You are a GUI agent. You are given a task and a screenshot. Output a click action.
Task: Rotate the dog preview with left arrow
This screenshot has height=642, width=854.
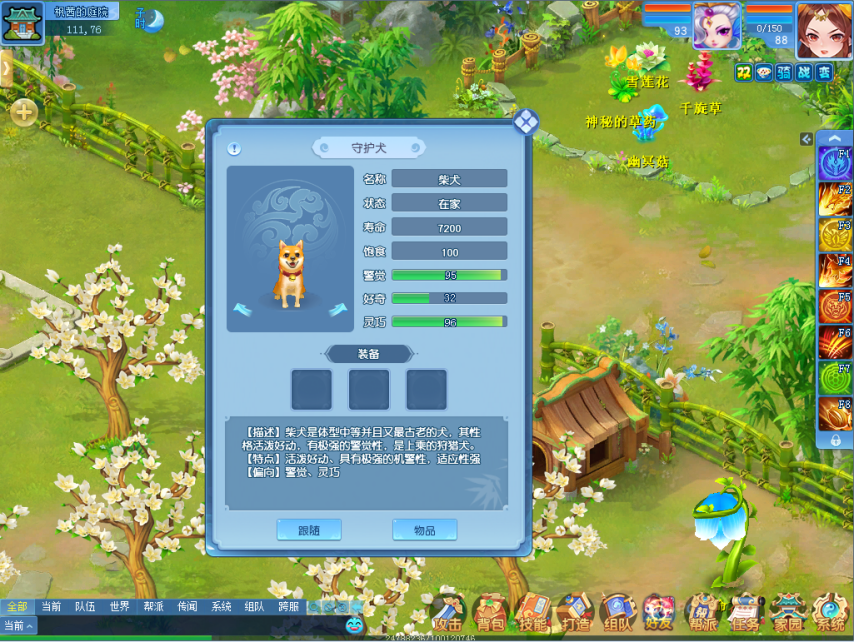click(x=241, y=309)
